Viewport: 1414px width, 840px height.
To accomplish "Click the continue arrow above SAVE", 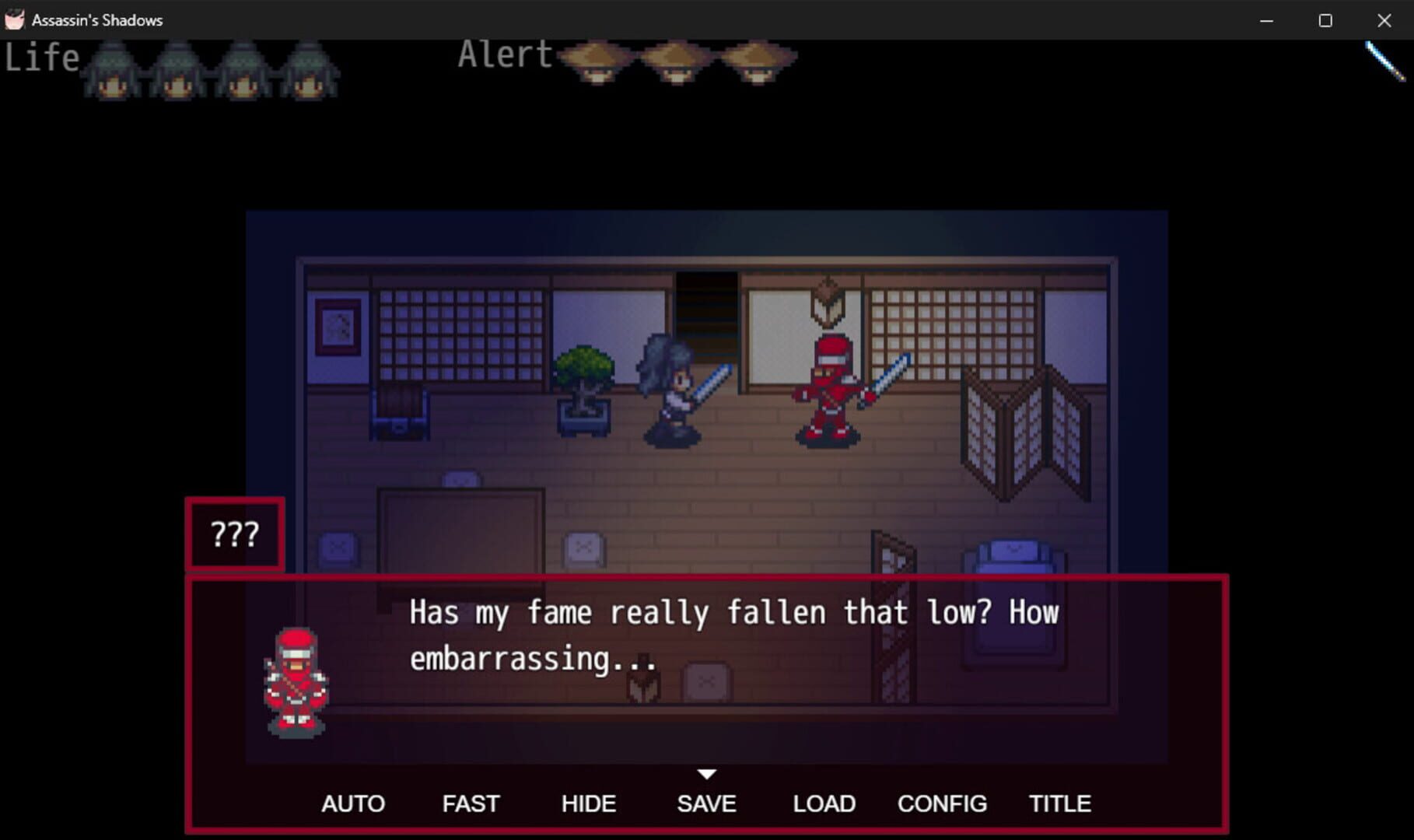I will (x=706, y=774).
